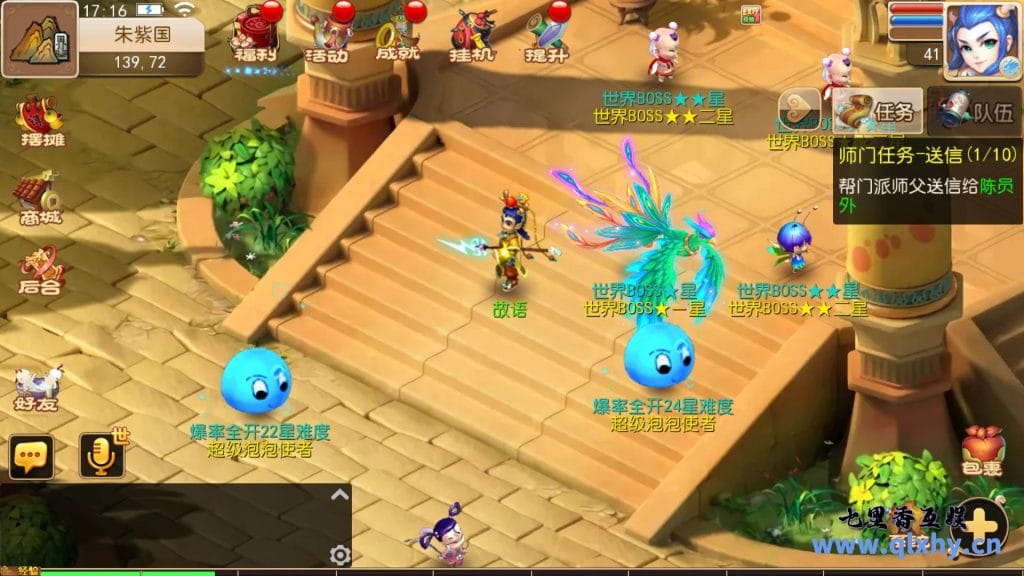
Task: Expand the chat box with the up arrow
Action: [340, 495]
